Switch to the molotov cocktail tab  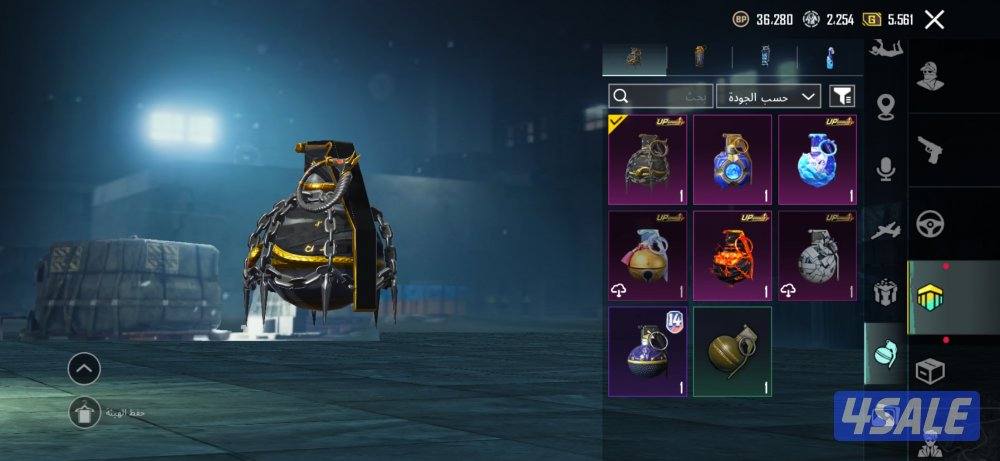[828, 58]
